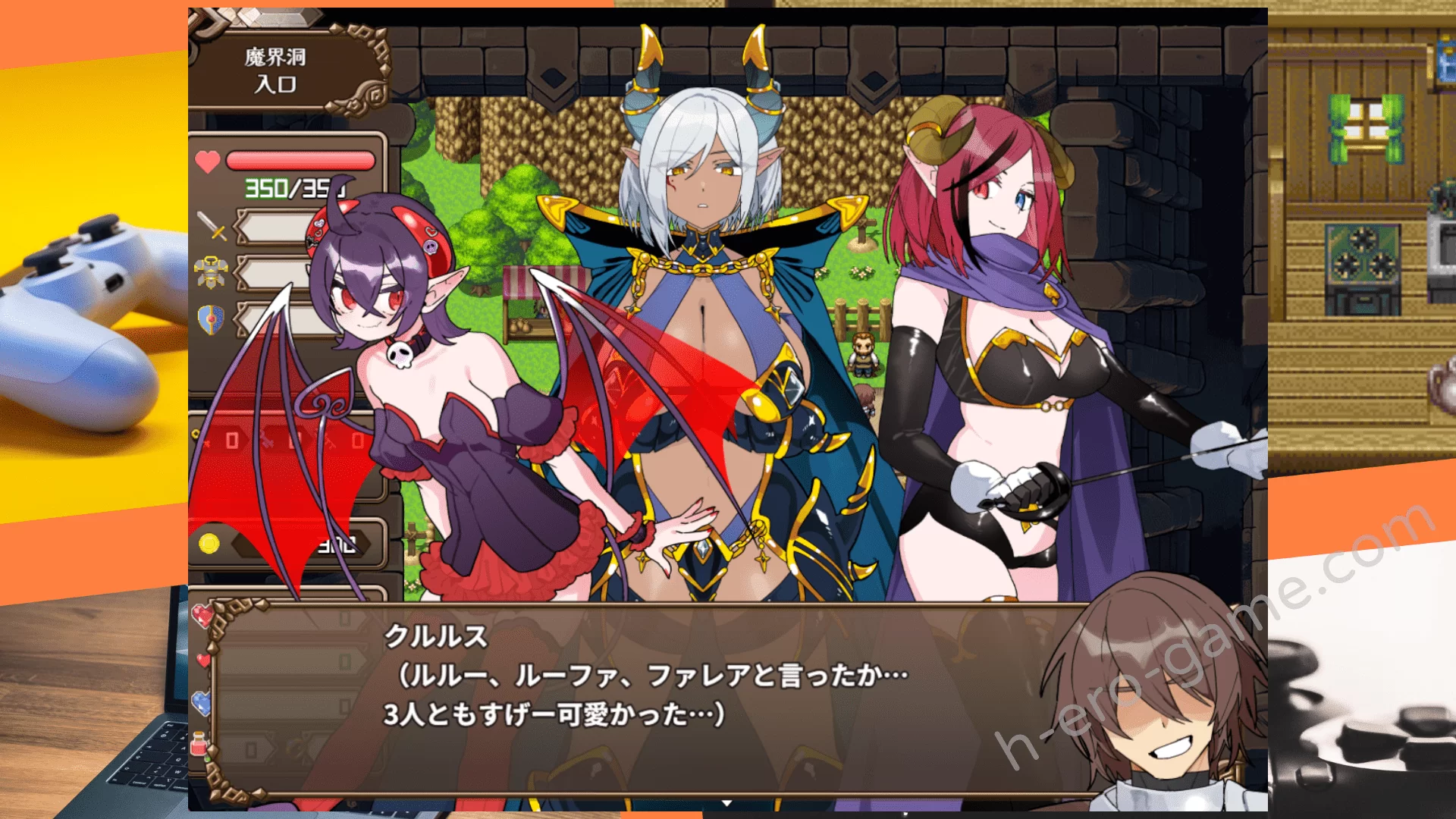Select the sword weapon equipment icon

[x=212, y=226]
